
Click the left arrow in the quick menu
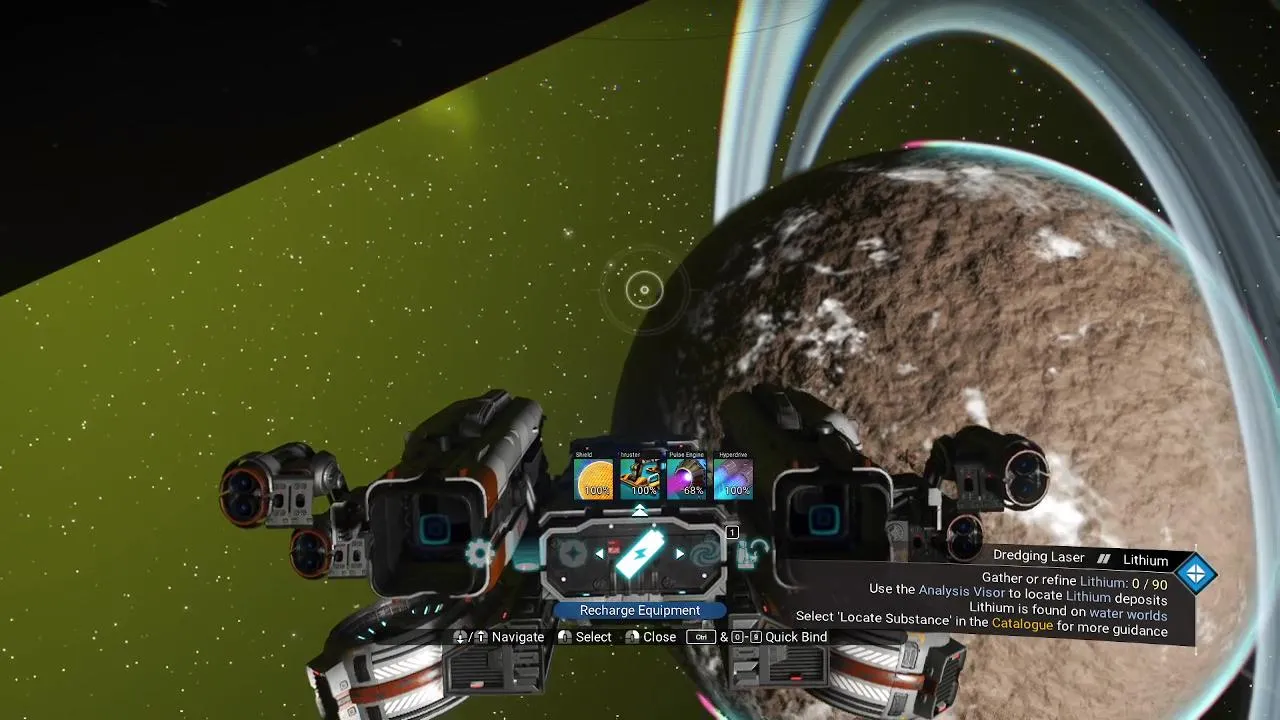(599, 554)
